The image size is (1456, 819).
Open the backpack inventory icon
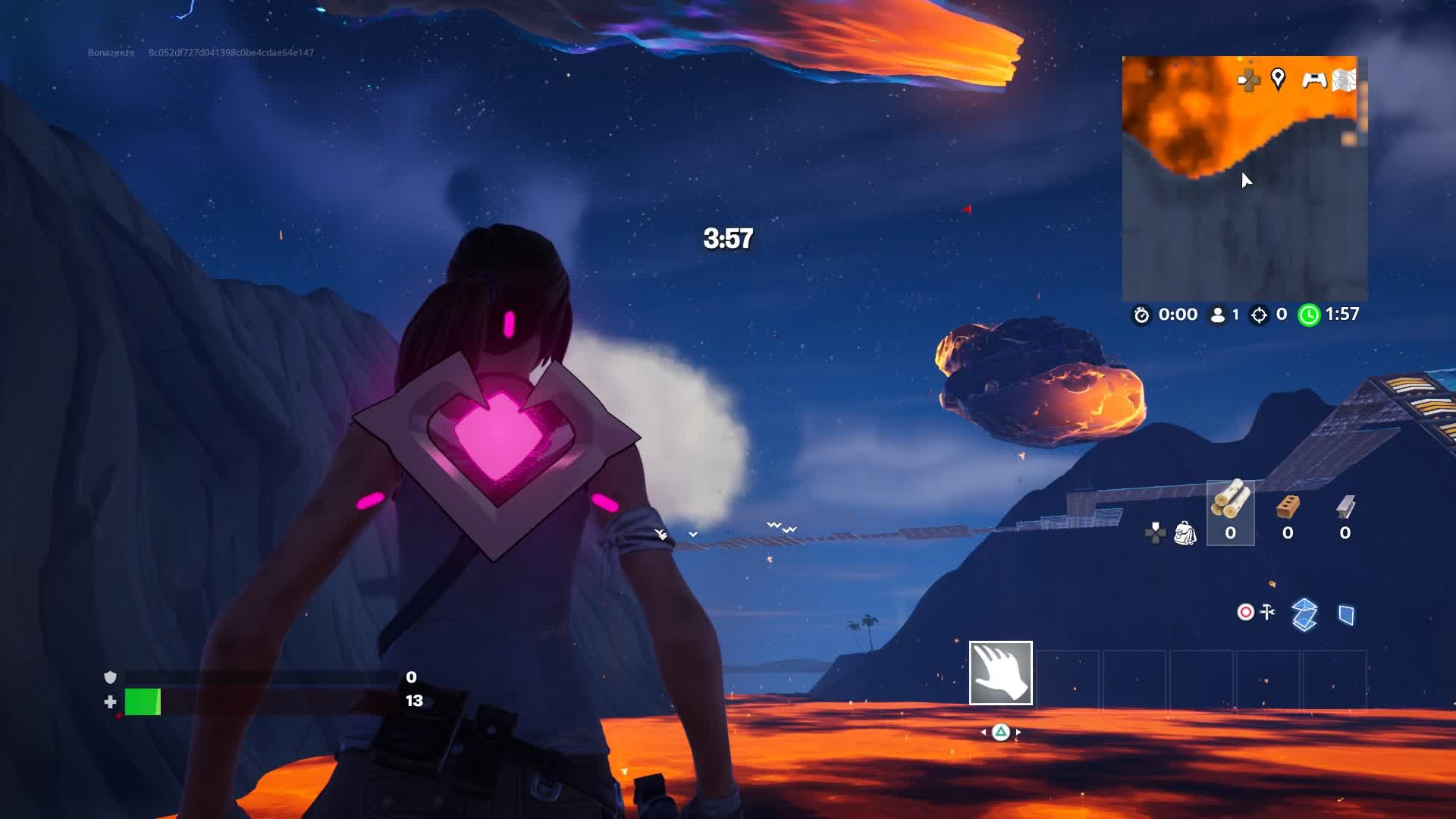click(1185, 533)
